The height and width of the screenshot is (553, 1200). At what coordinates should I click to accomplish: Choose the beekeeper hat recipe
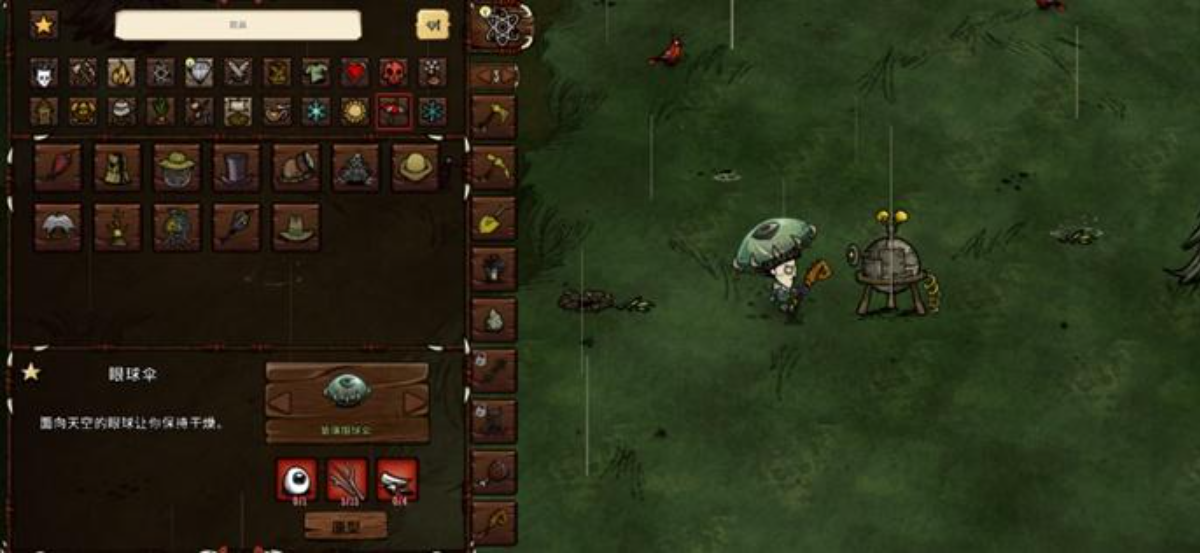click(x=177, y=167)
